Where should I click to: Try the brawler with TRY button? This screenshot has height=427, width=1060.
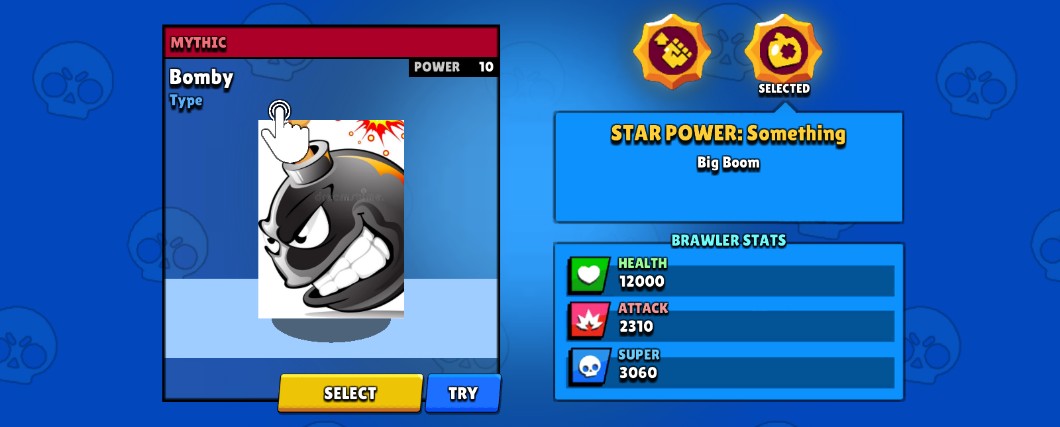coord(462,393)
